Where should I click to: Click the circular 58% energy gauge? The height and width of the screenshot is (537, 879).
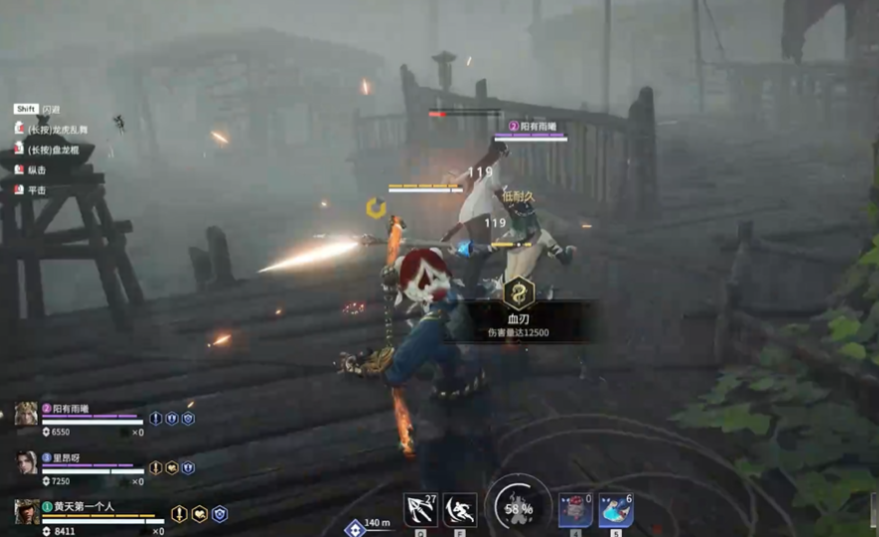(x=518, y=506)
